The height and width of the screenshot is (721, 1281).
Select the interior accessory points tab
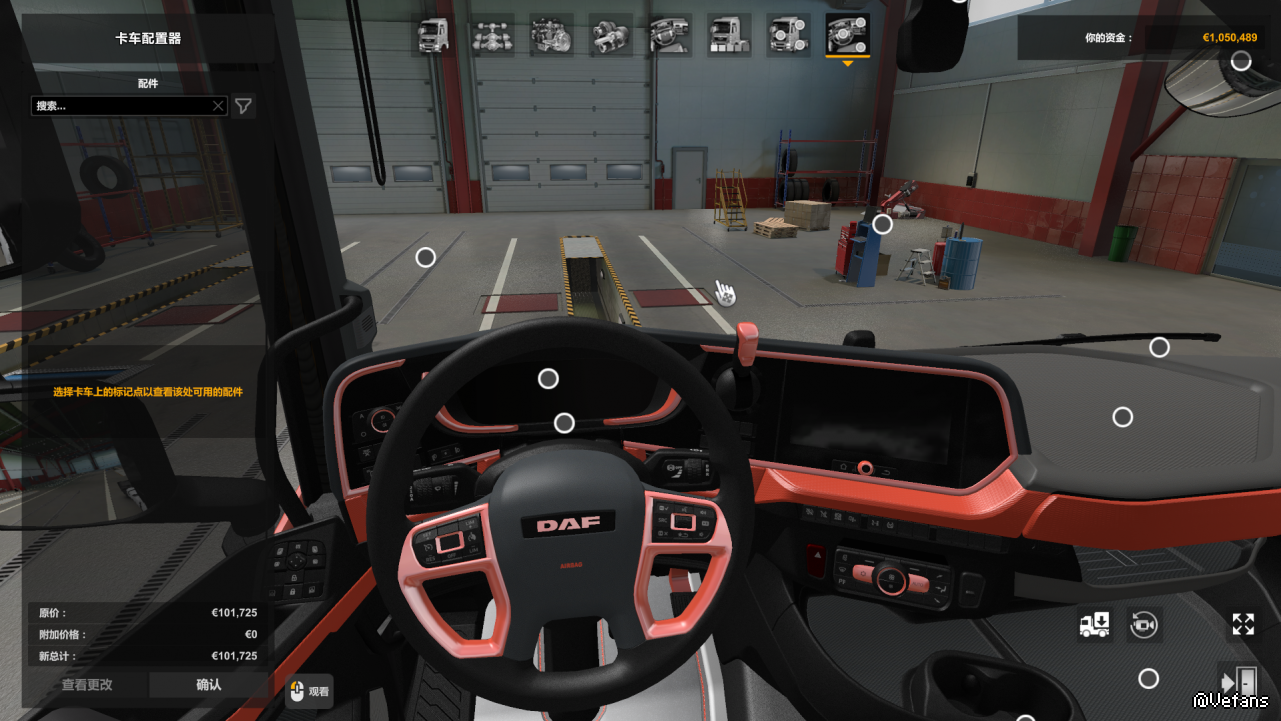coord(847,36)
